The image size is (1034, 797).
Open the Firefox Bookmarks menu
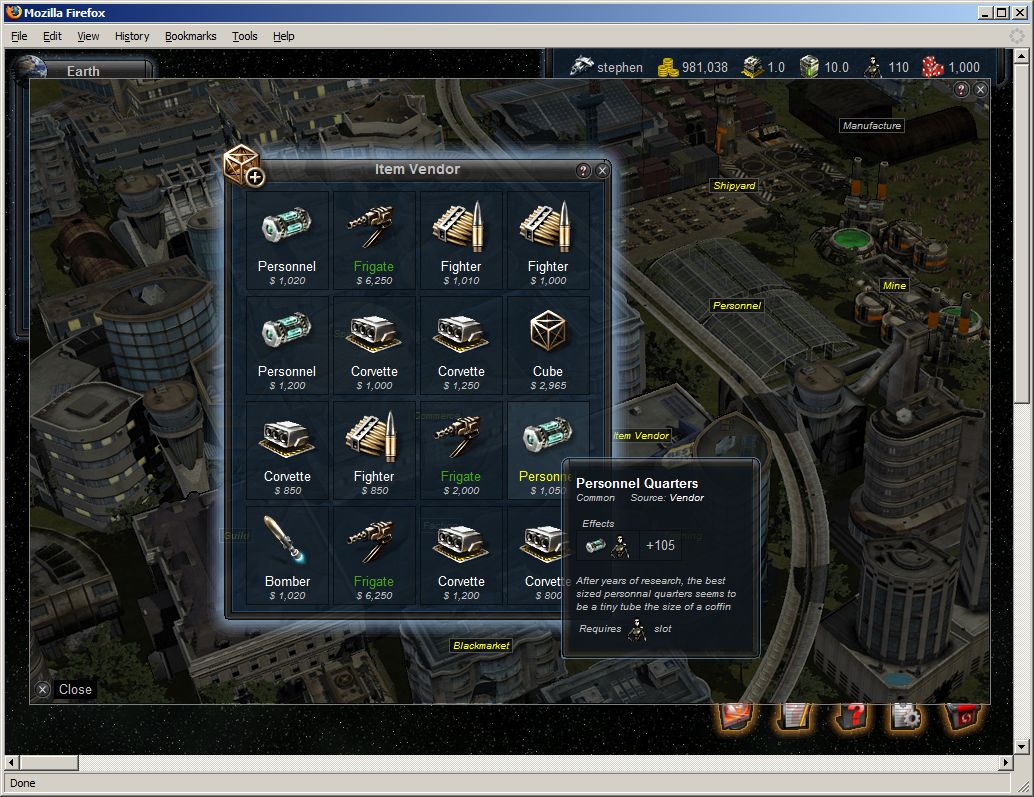pos(190,36)
